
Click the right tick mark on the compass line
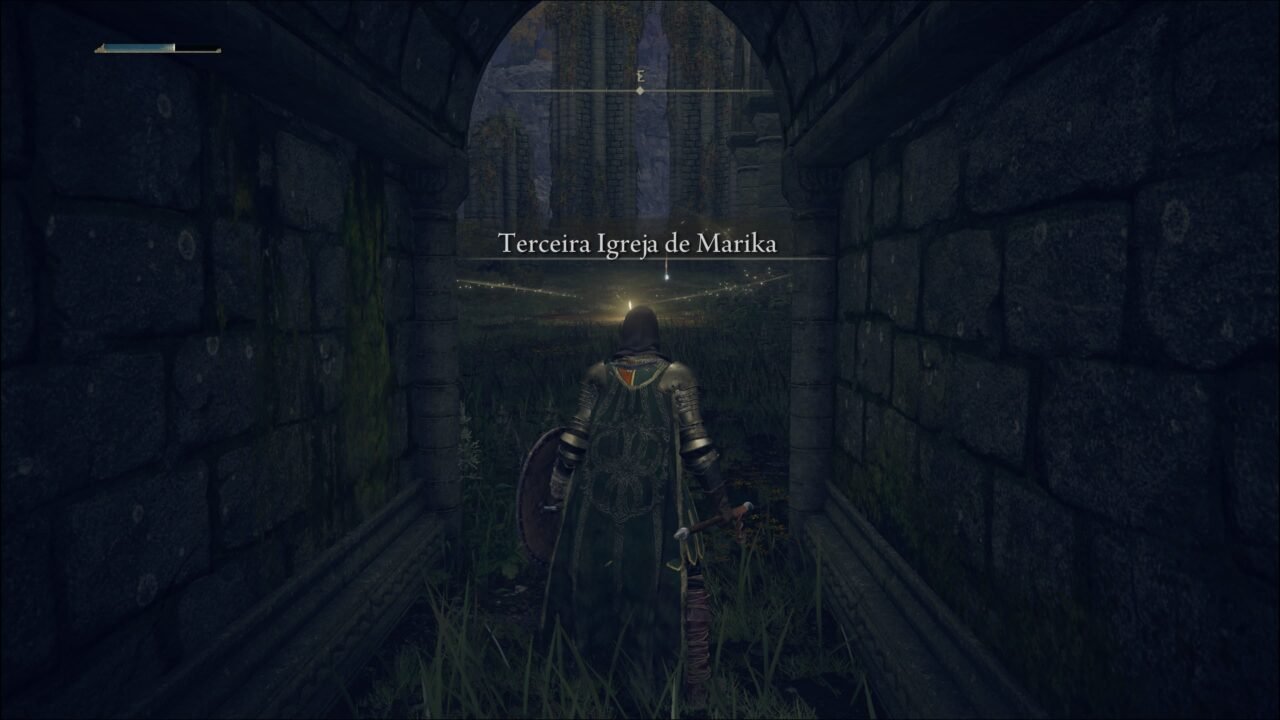coord(673,90)
